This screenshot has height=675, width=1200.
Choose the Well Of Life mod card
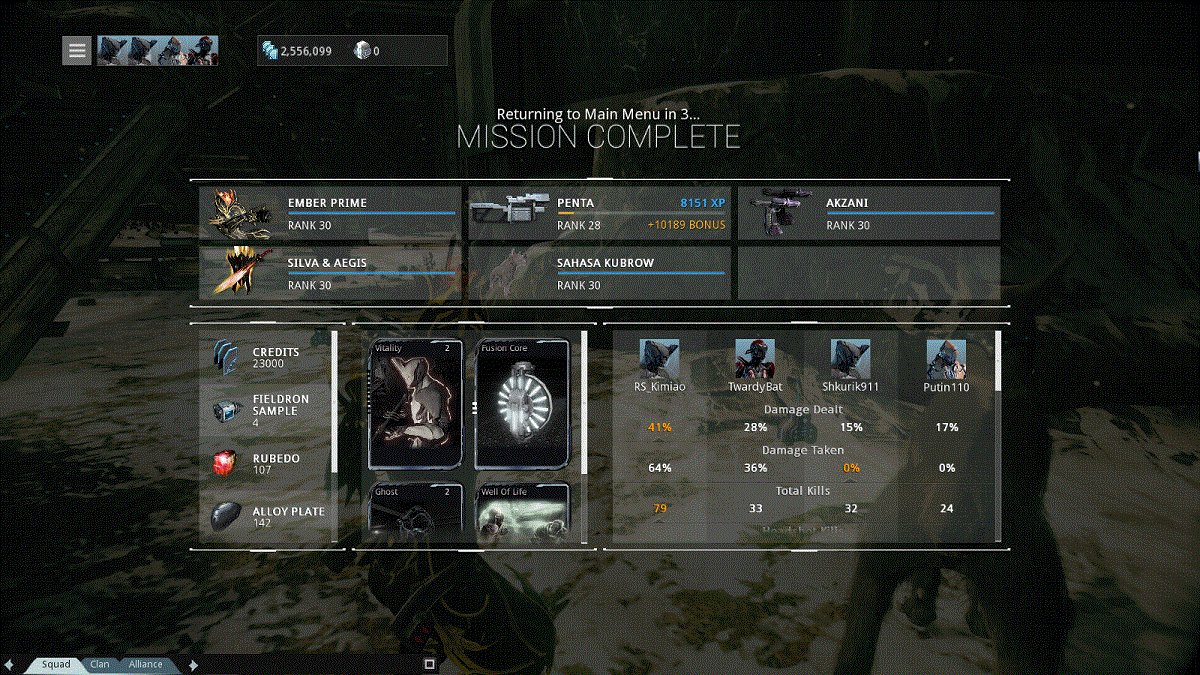[x=523, y=512]
